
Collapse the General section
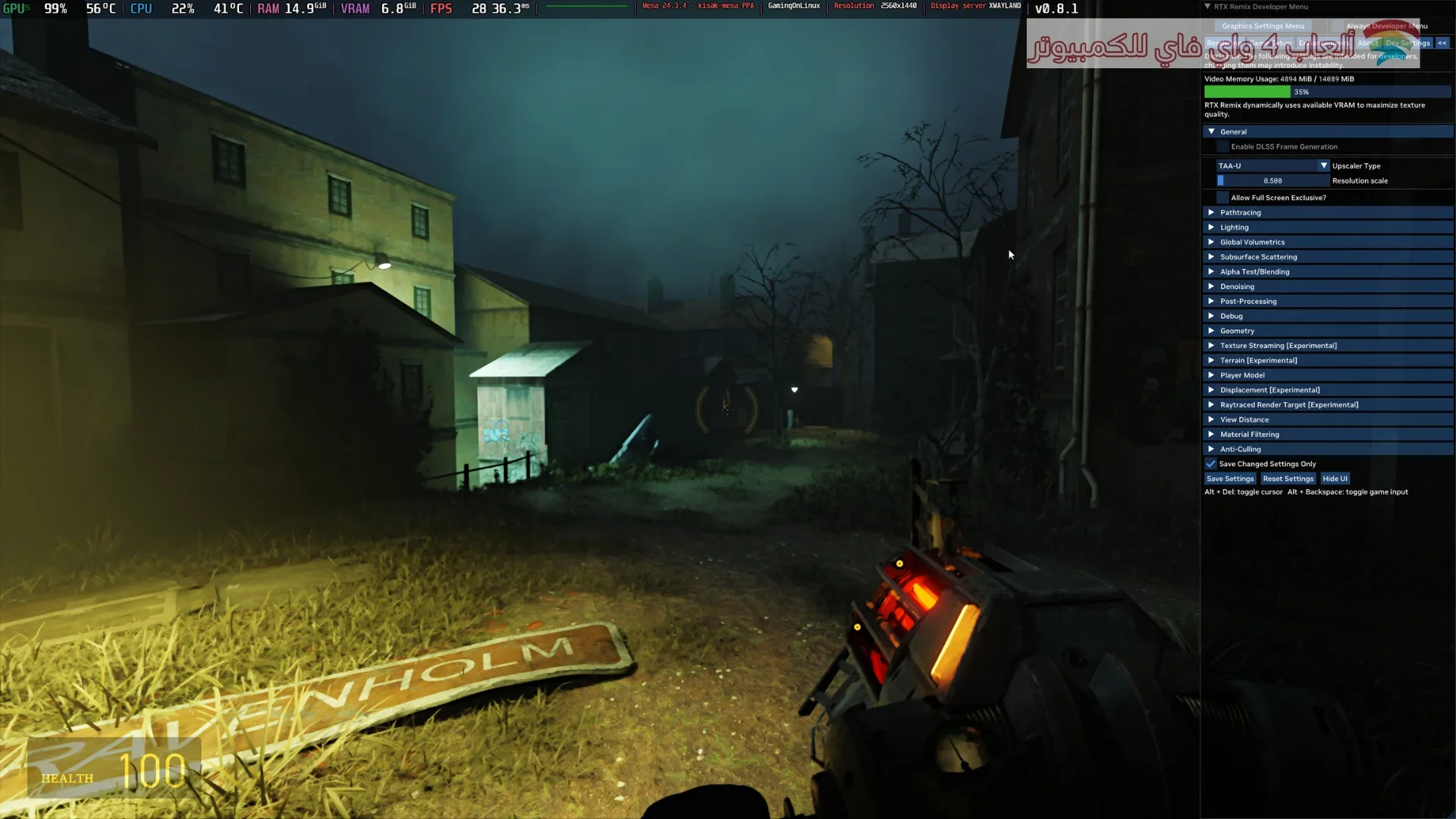1211,132
